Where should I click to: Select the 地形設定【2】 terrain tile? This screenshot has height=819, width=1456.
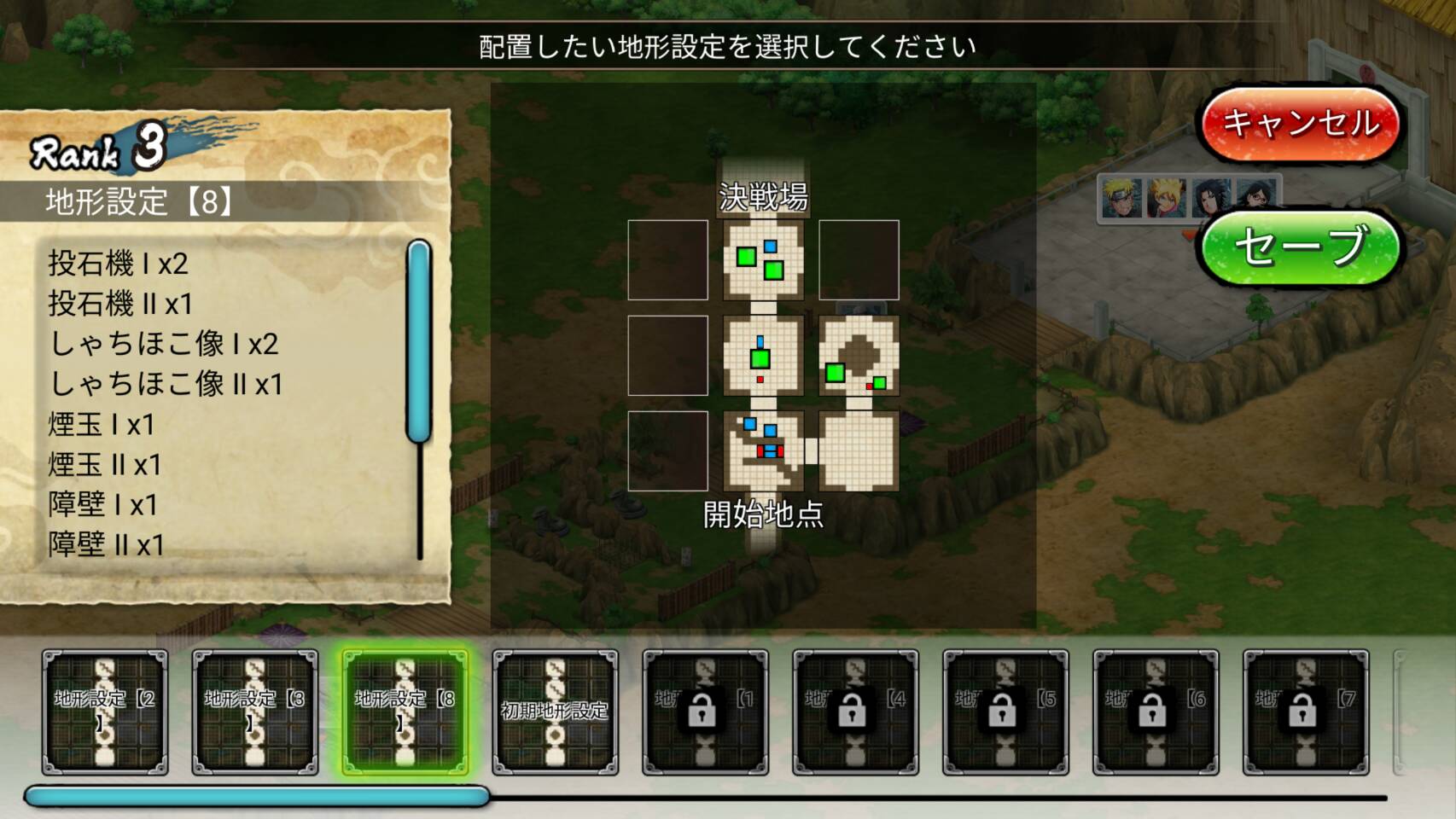105,712
